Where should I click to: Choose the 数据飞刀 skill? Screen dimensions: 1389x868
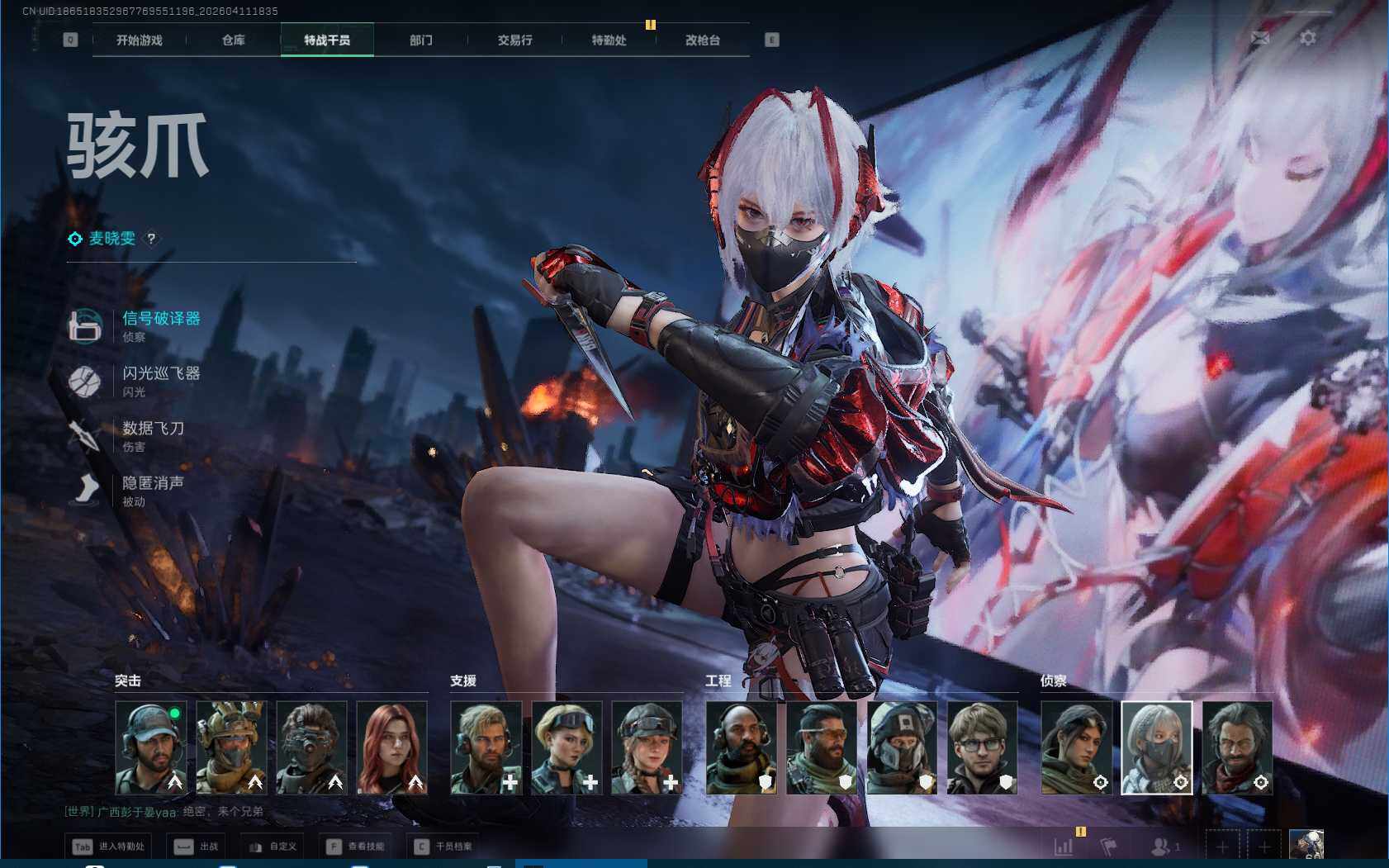(x=153, y=429)
